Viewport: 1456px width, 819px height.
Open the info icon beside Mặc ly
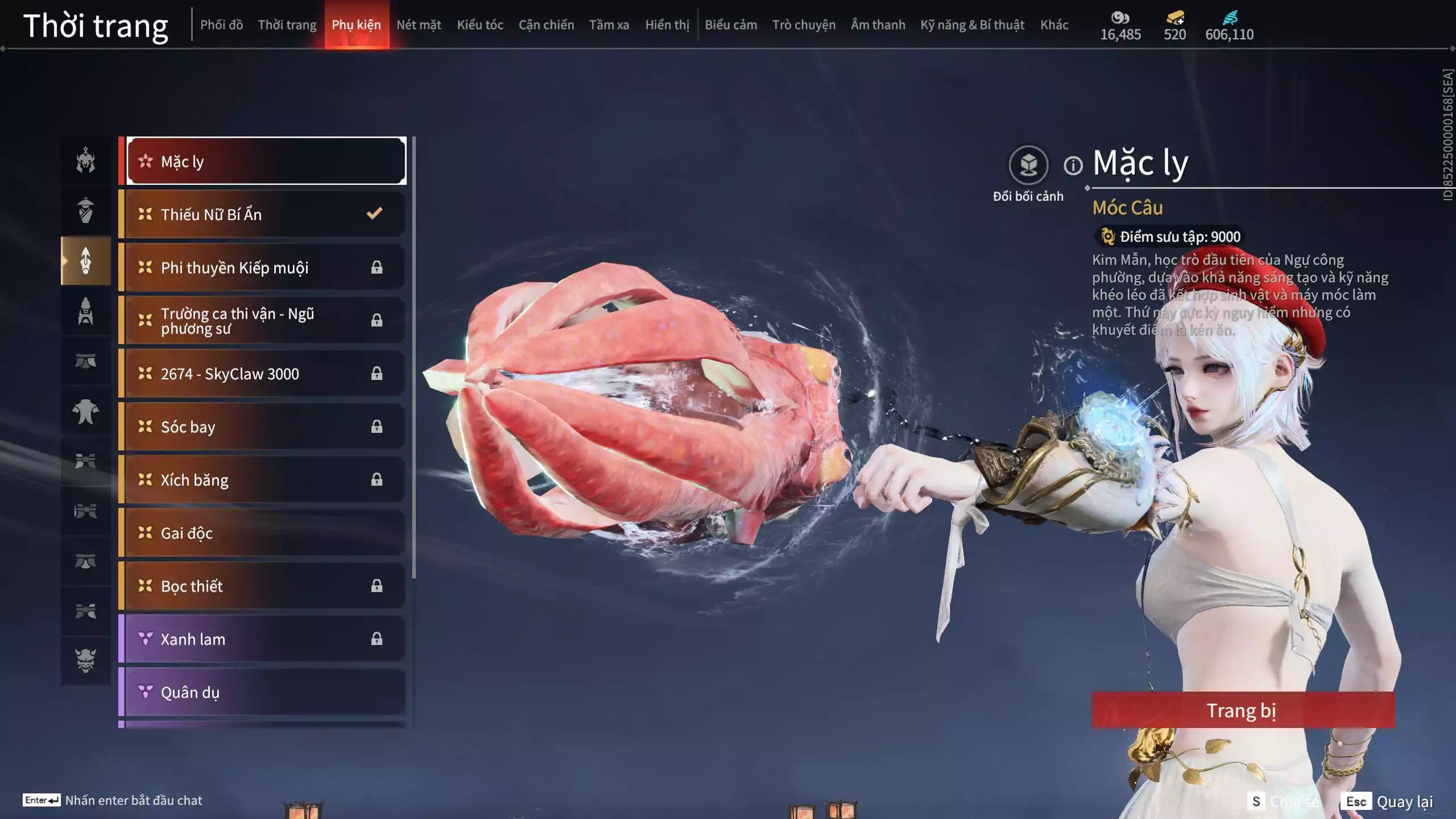point(1073,166)
